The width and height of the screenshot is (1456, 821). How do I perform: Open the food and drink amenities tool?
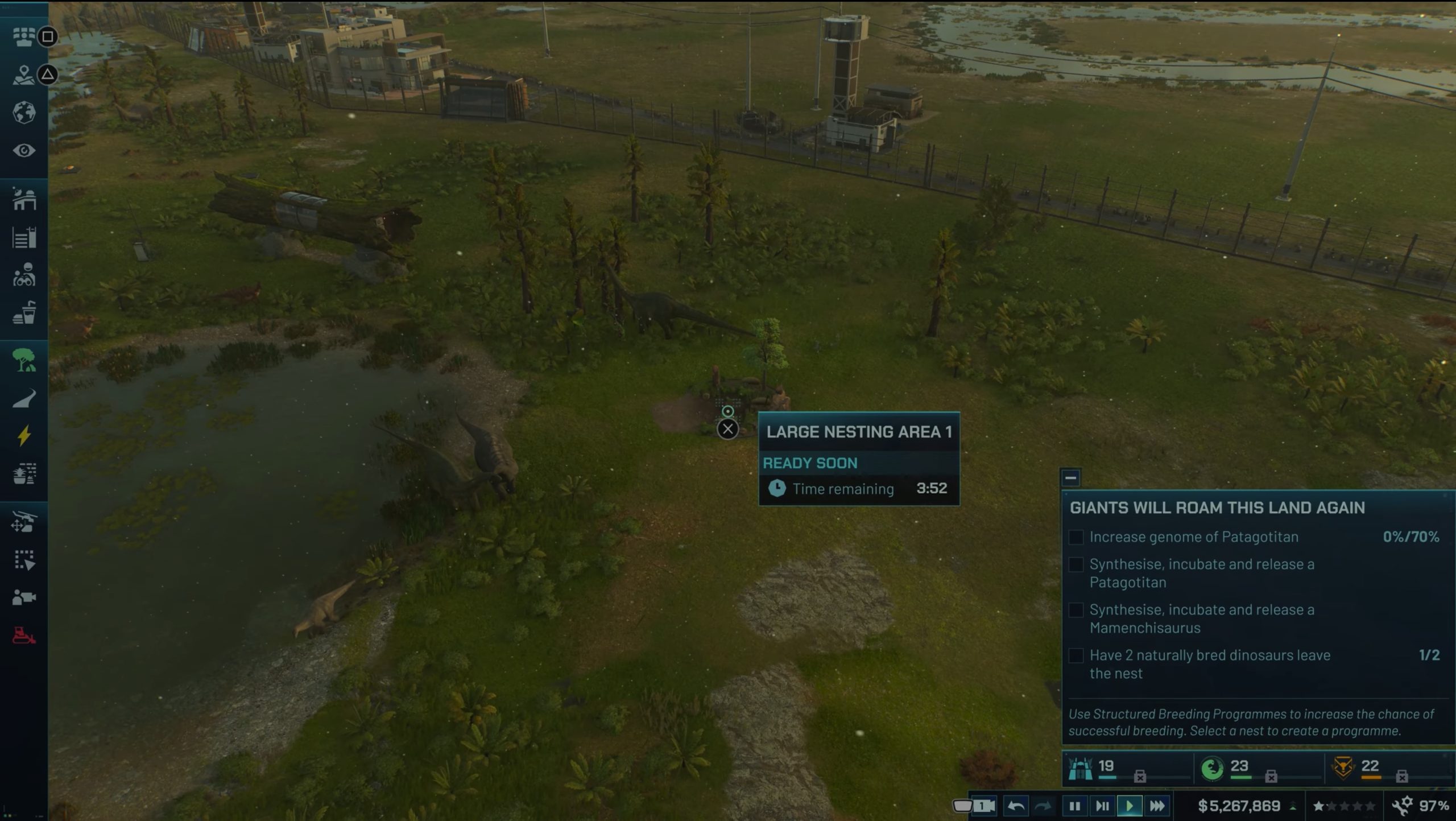[x=24, y=310]
